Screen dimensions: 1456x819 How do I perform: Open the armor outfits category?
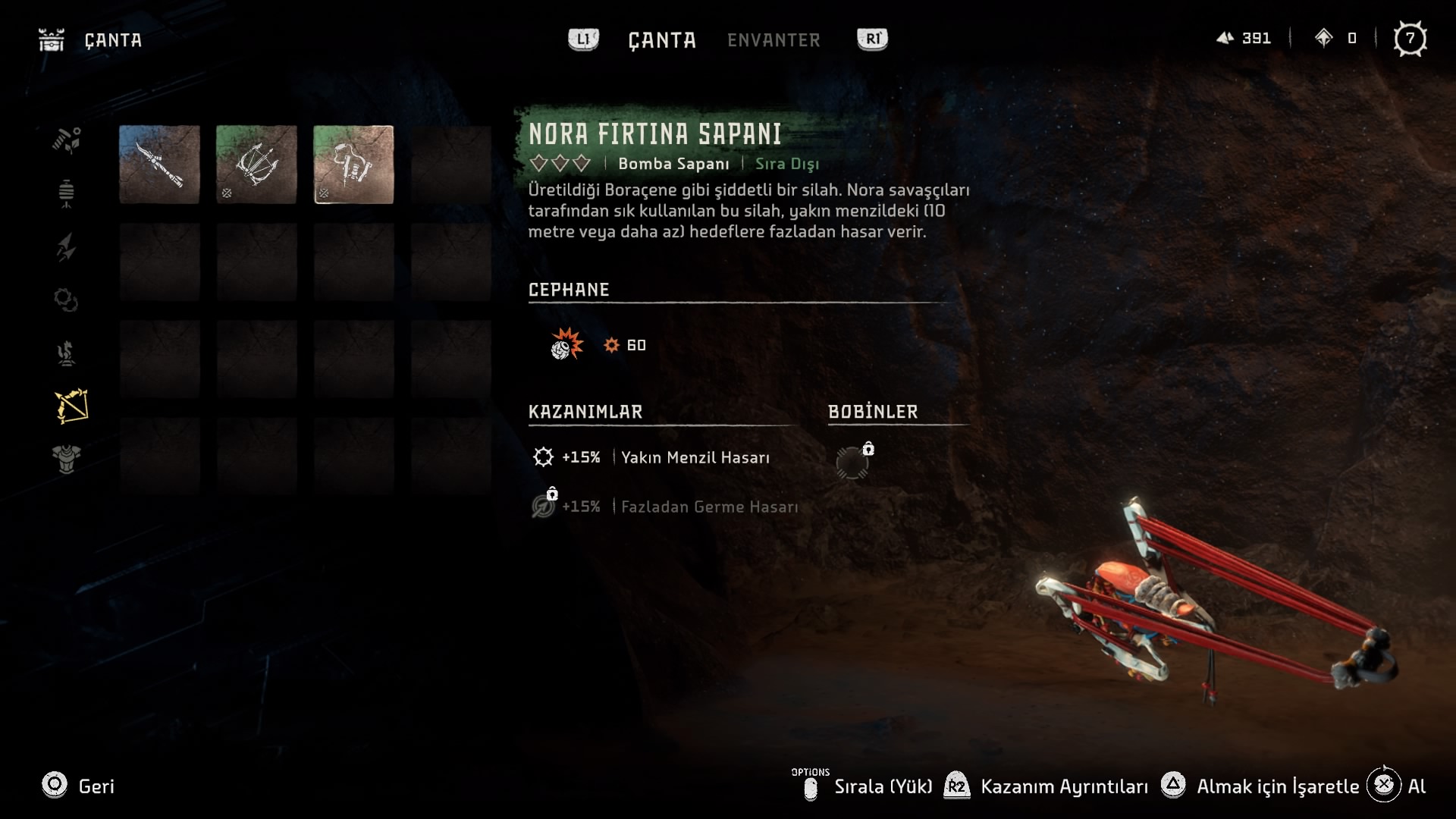67,459
